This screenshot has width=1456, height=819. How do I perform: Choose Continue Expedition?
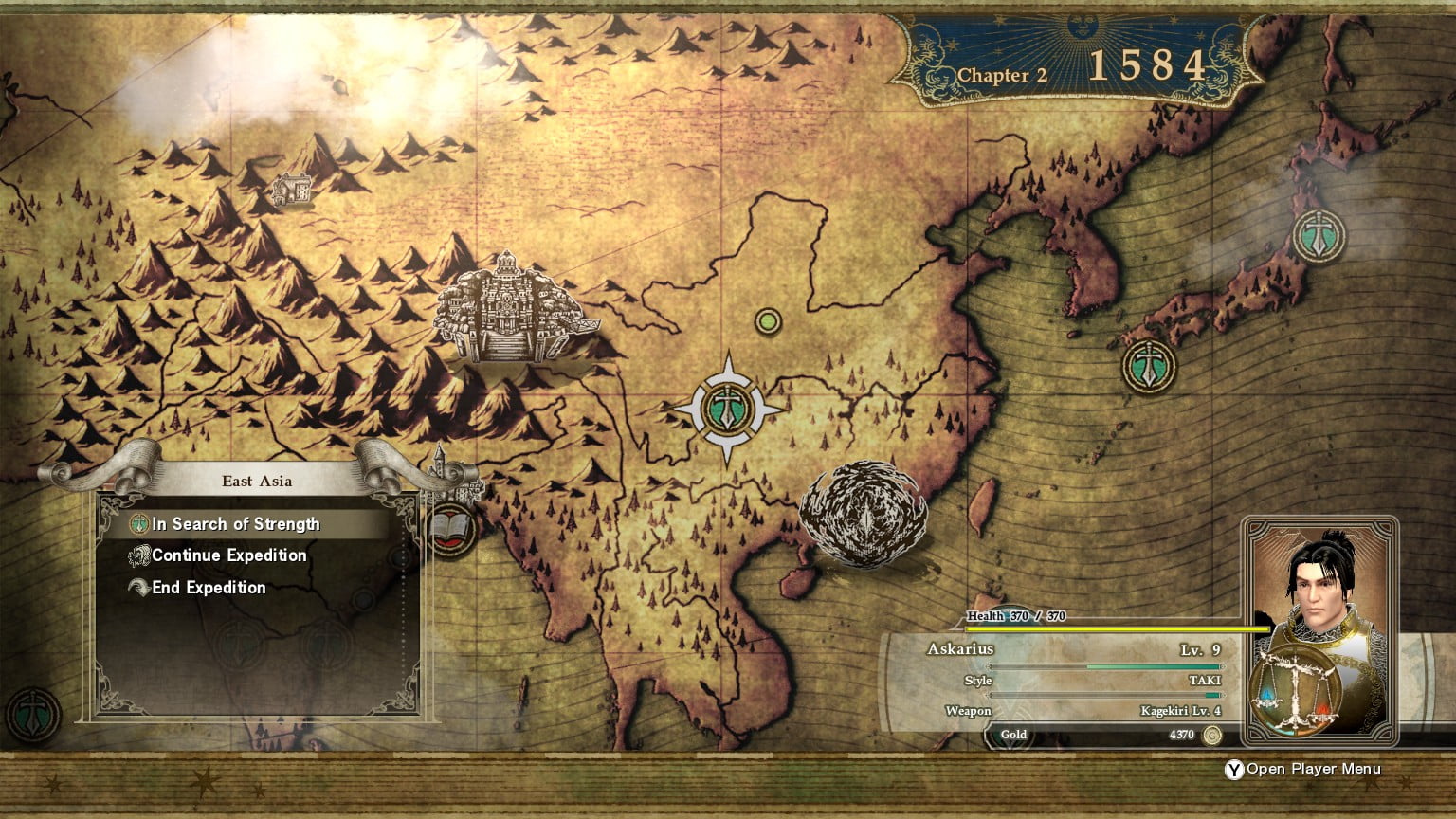point(228,555)
